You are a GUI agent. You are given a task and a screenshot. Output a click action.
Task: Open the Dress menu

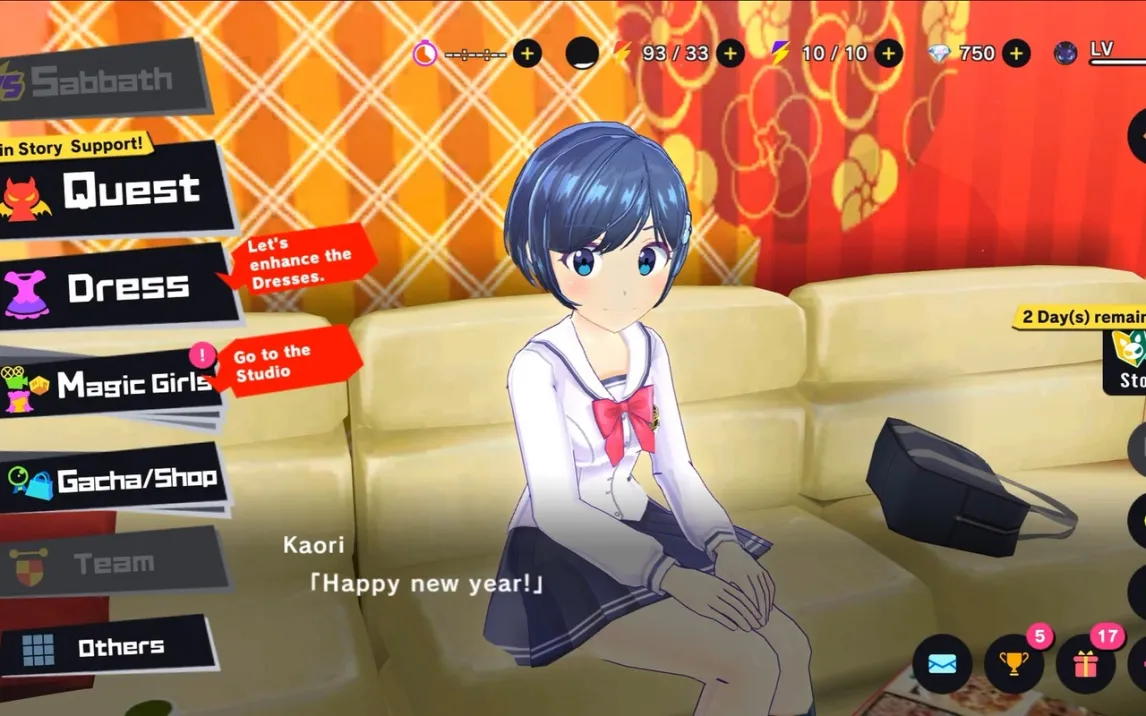coord(115,288)
